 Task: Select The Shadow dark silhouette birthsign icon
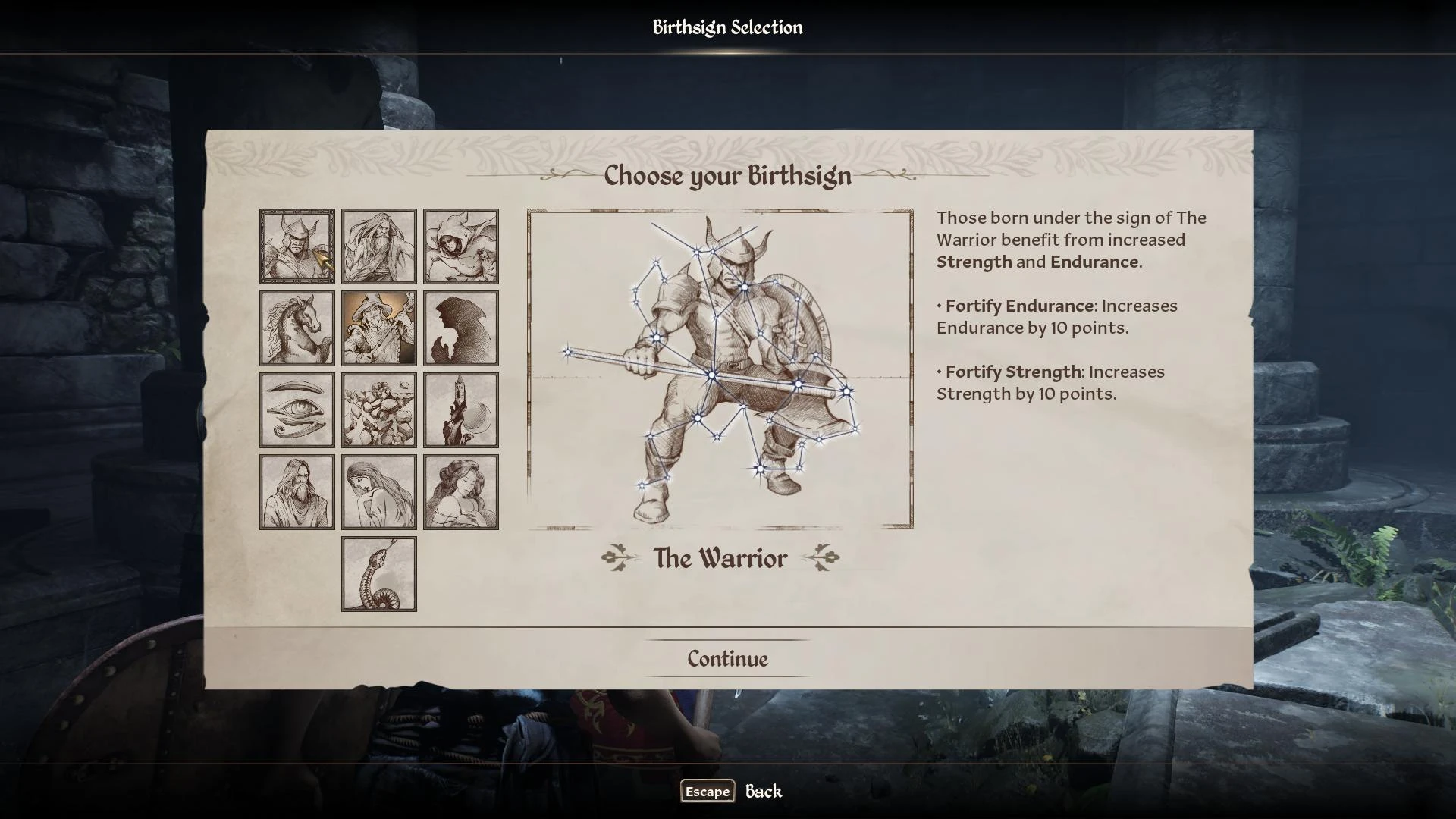[x=461, y=328]
